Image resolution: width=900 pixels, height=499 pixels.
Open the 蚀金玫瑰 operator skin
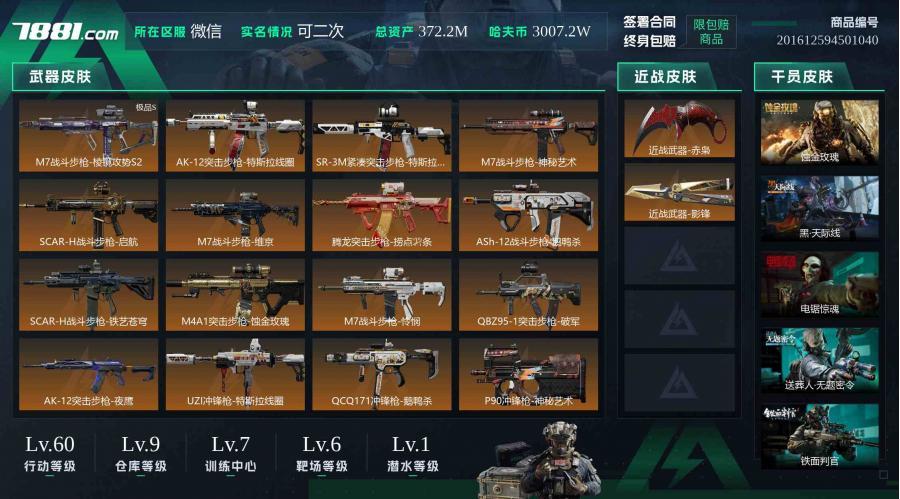[x=820, y=132]
